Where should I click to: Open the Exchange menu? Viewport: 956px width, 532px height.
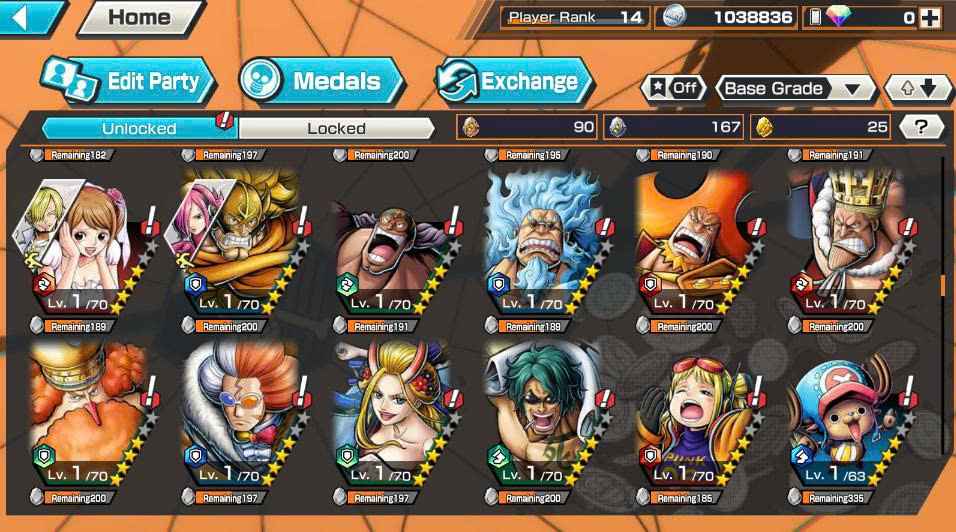click(514, 82)
